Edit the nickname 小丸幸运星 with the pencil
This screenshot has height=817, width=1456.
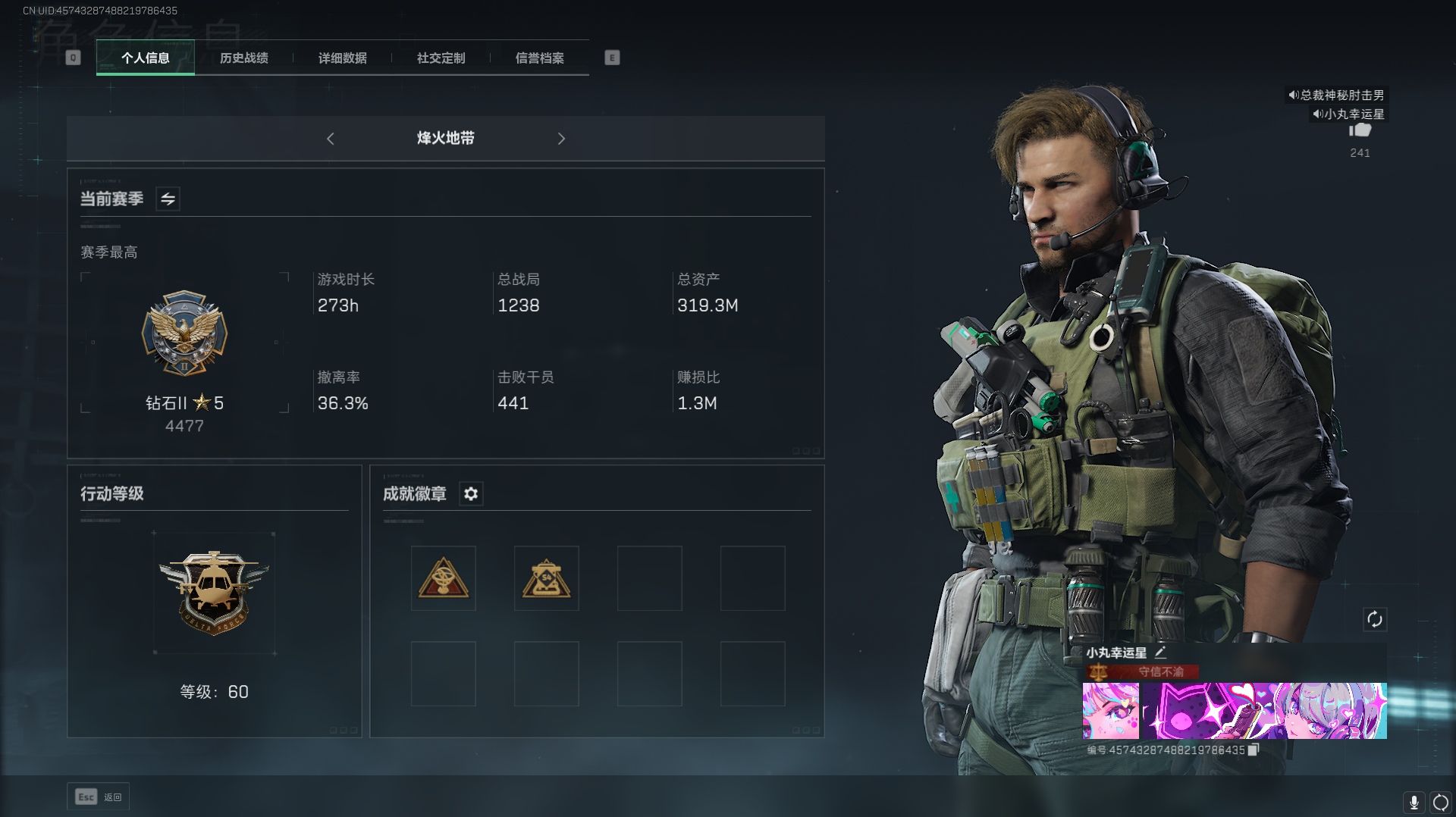(1160, 653)
